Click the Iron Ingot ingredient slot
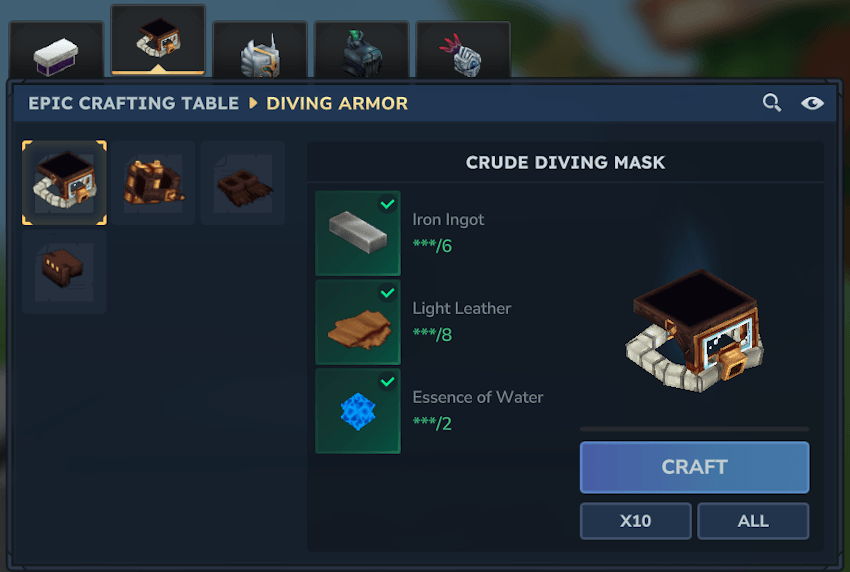 click(x=358, y=233)
